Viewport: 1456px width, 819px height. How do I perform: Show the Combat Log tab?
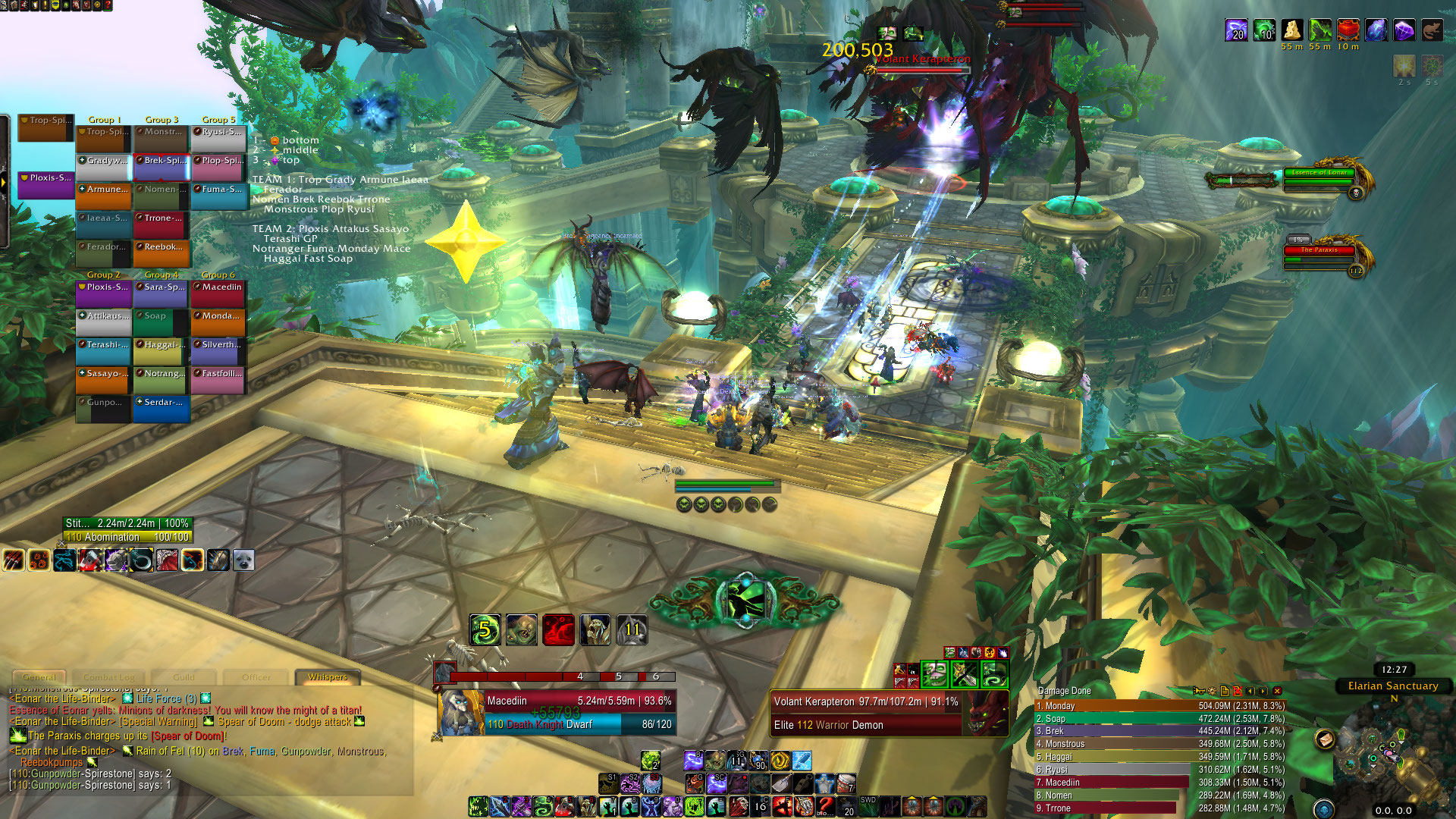click(x=109, y=677)
